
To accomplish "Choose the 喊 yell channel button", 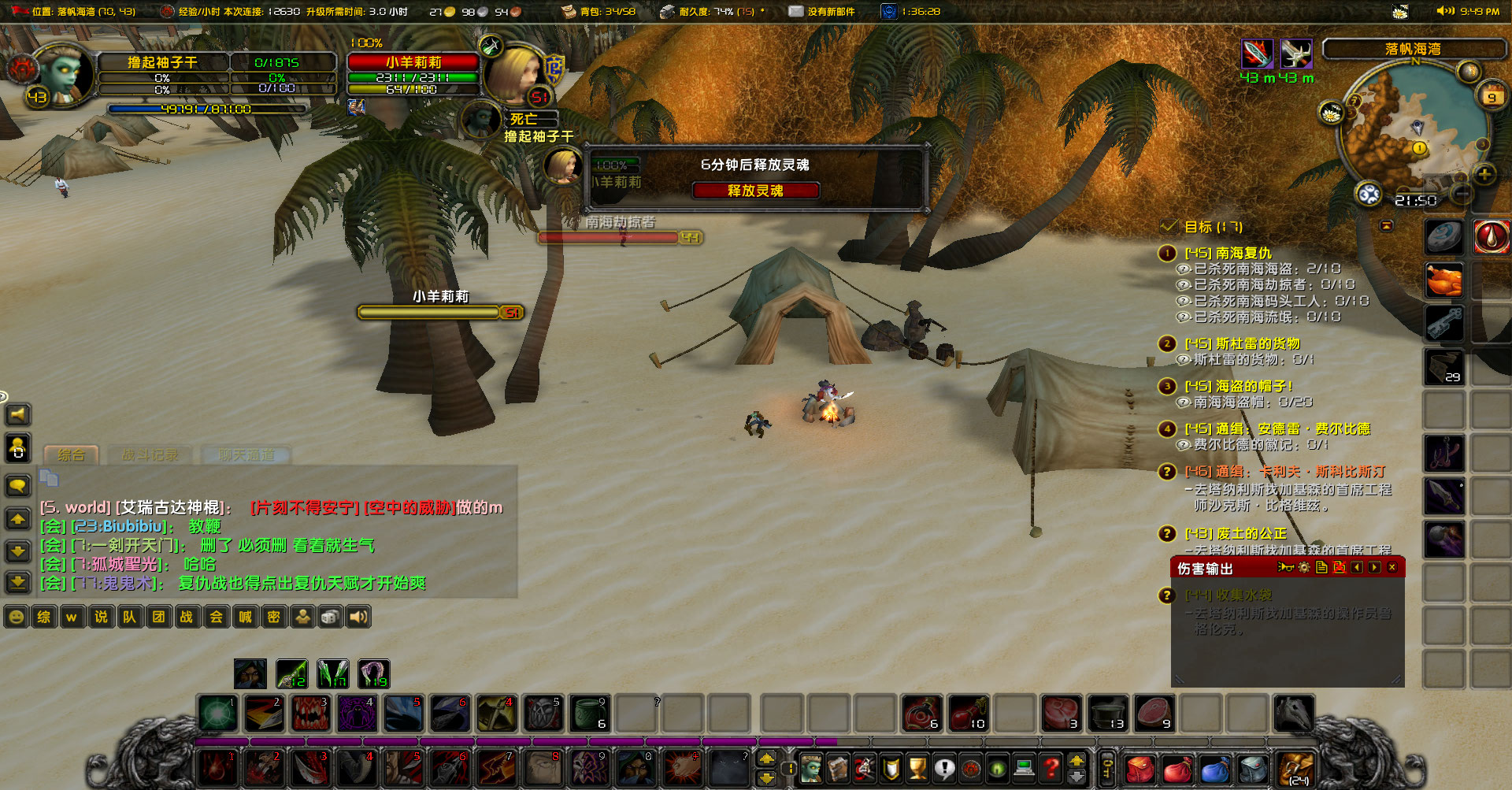I will coord(245,617).
